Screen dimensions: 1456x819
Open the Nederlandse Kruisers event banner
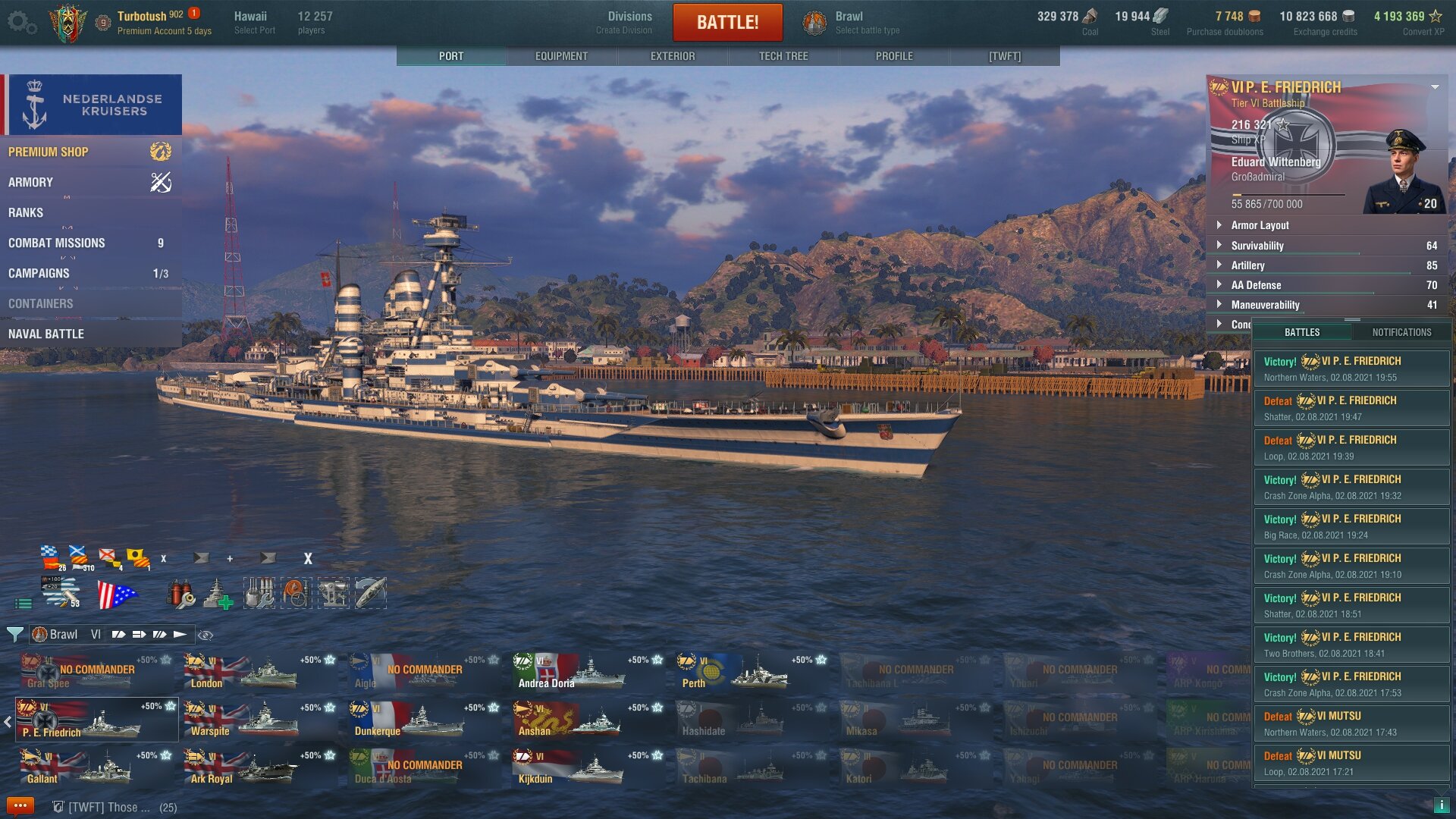pos(93,105)
